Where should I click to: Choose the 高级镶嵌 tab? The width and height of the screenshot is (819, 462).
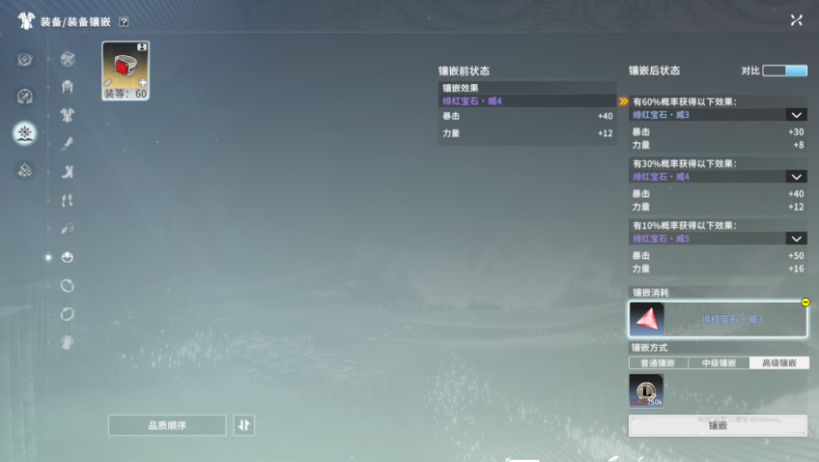[x=778, y=363]
